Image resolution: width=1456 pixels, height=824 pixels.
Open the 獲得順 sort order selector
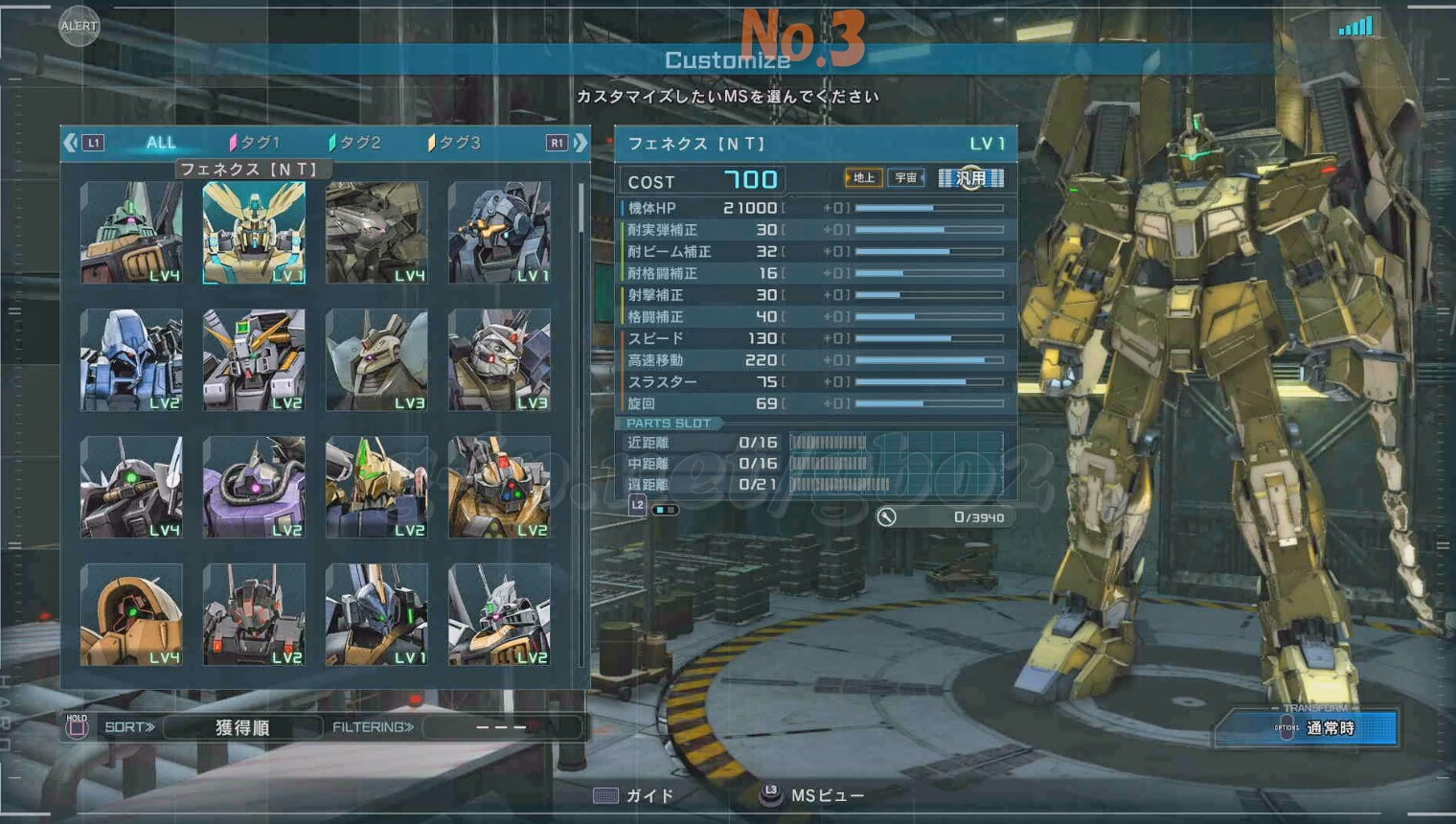[241, 728]
